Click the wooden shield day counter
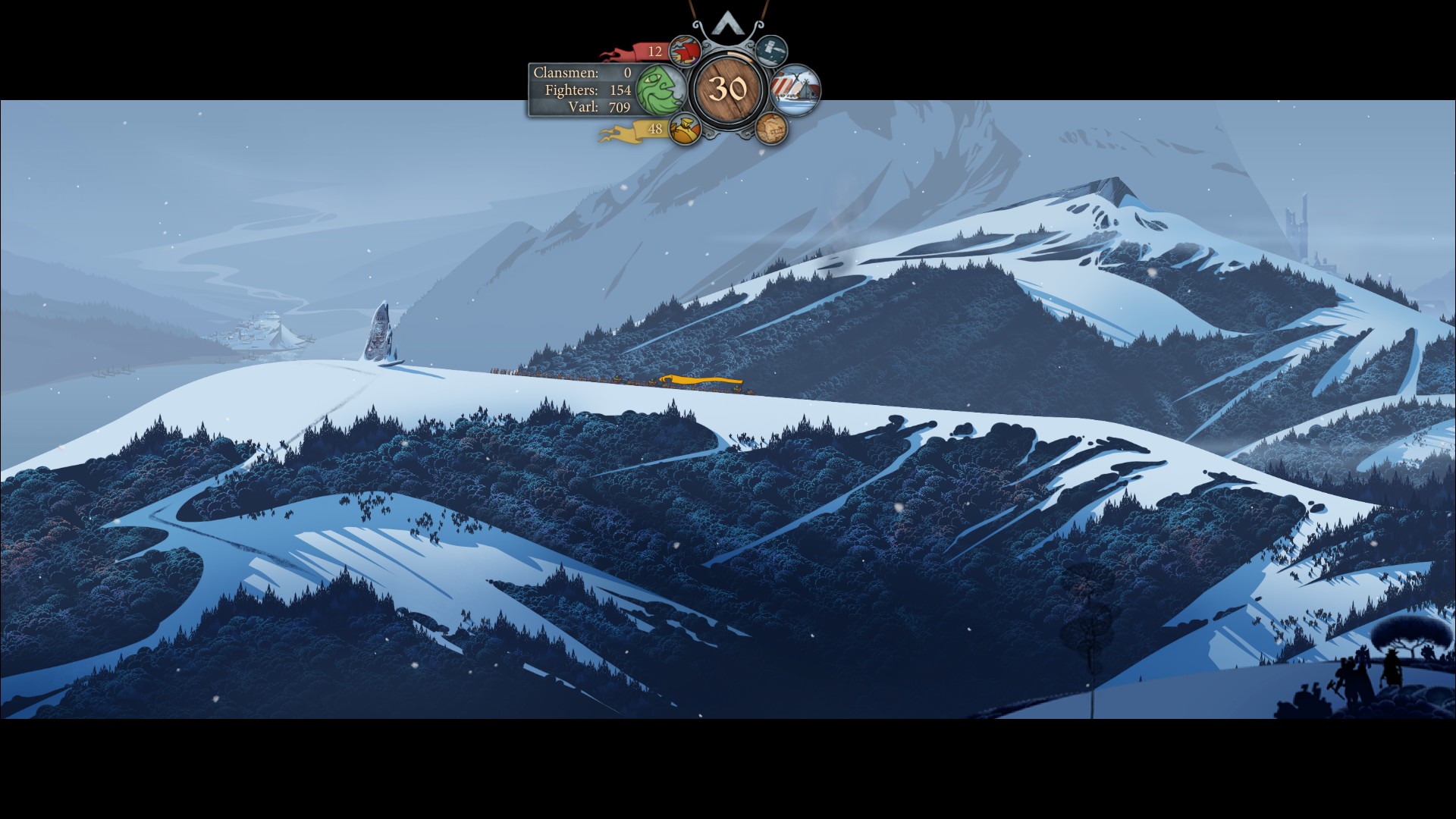Image resolution: width=1456 pixels, height=819 pixels. point(728,89)
